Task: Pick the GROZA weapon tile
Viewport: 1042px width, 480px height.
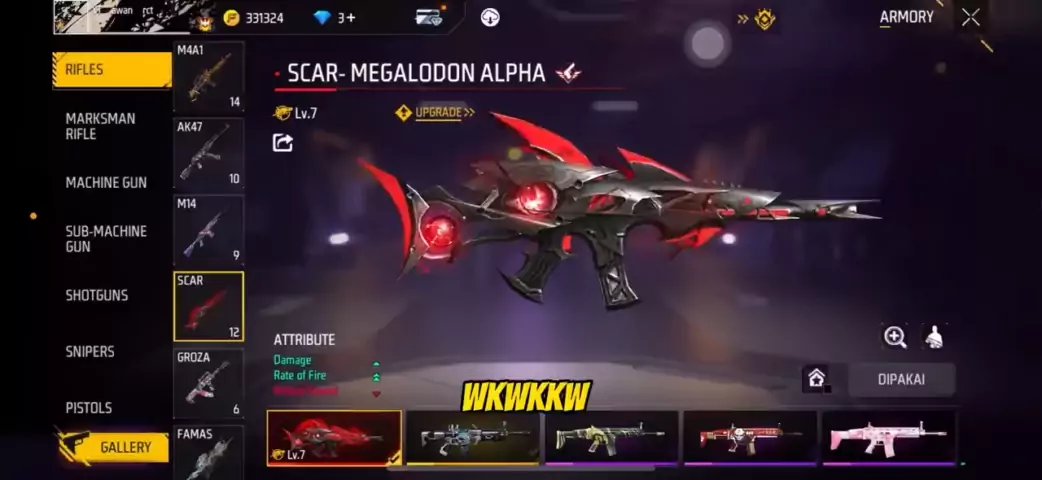Action: (208, 383)
